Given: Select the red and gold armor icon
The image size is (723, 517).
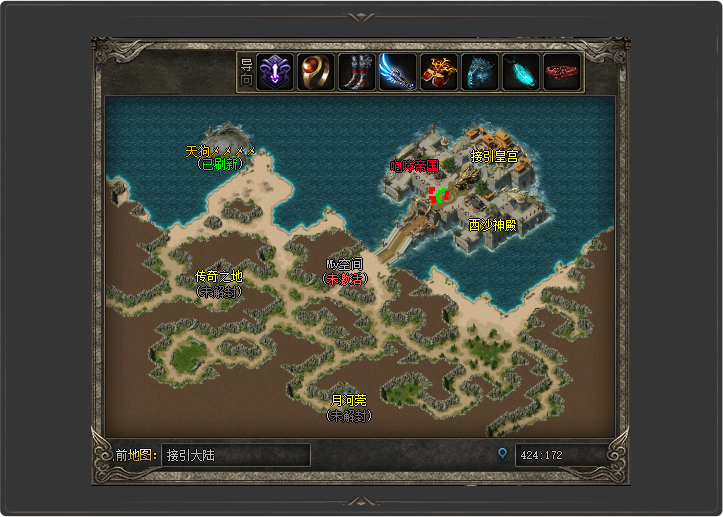Looking at the screenshot, I should (438, 72).
